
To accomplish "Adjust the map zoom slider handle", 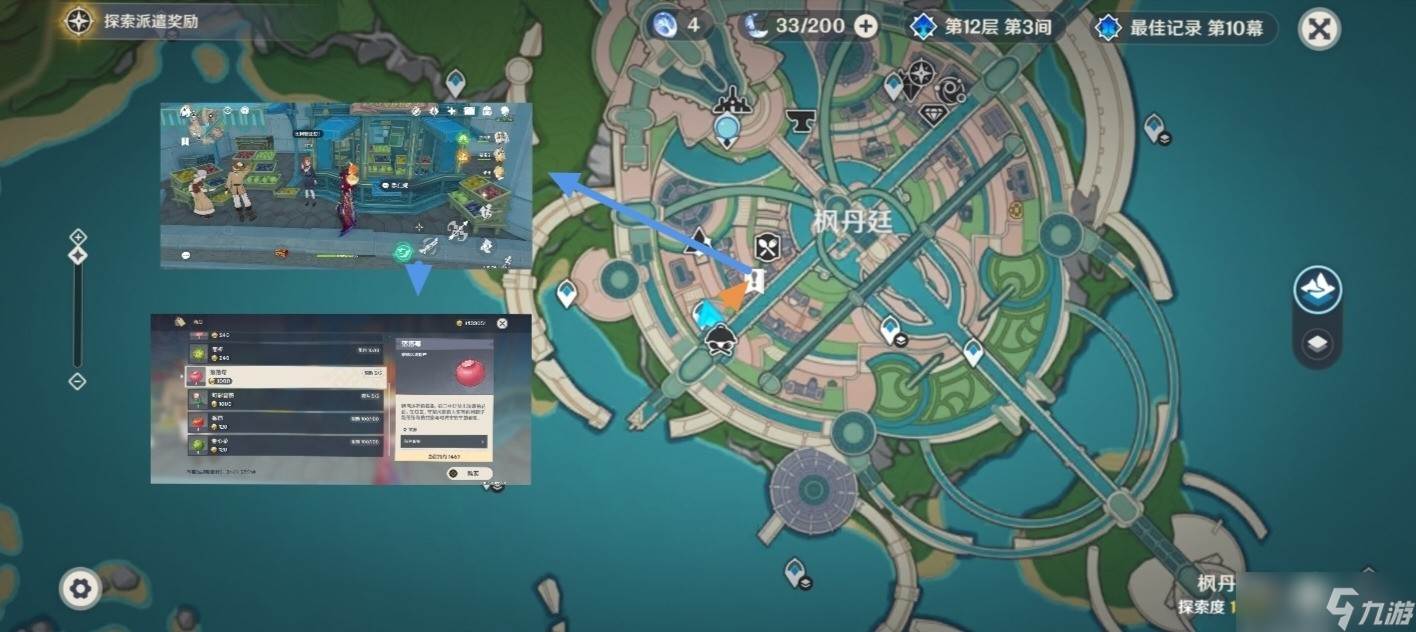I will tap(78, 256).
